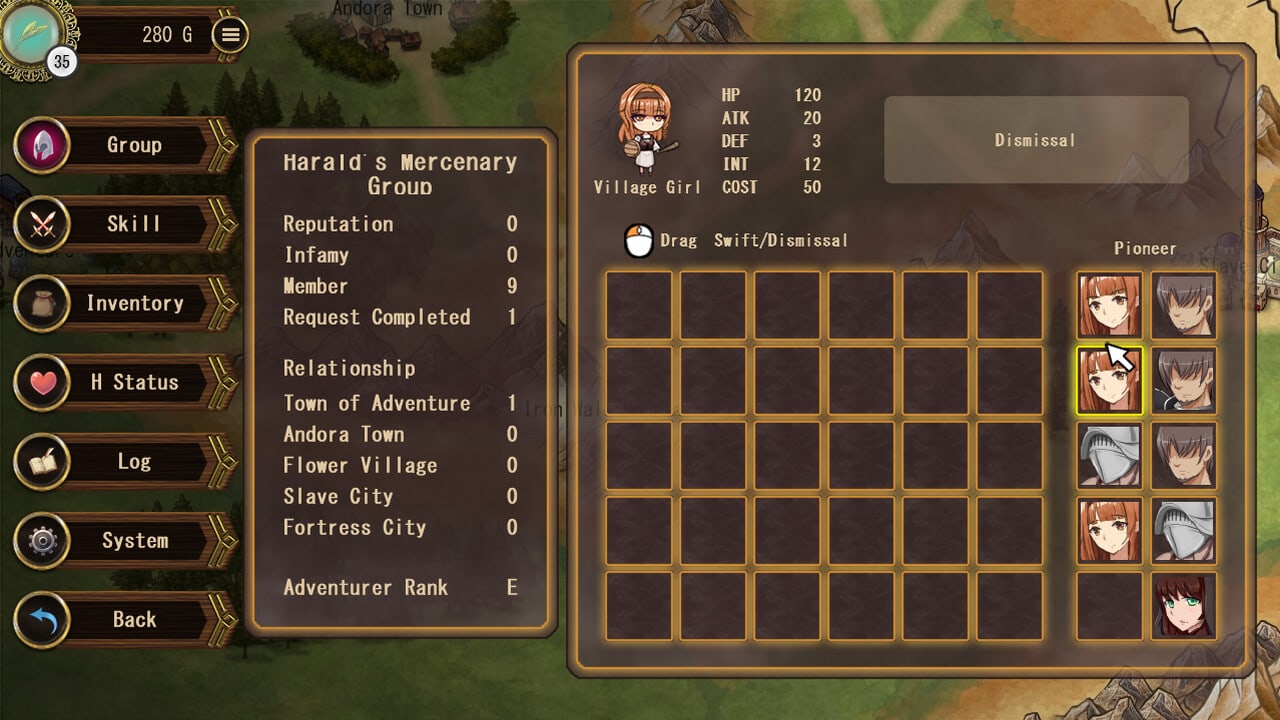
Task: Choose the green-eyed dark-haired woman portrait
Action: (x=1184, y=606)
